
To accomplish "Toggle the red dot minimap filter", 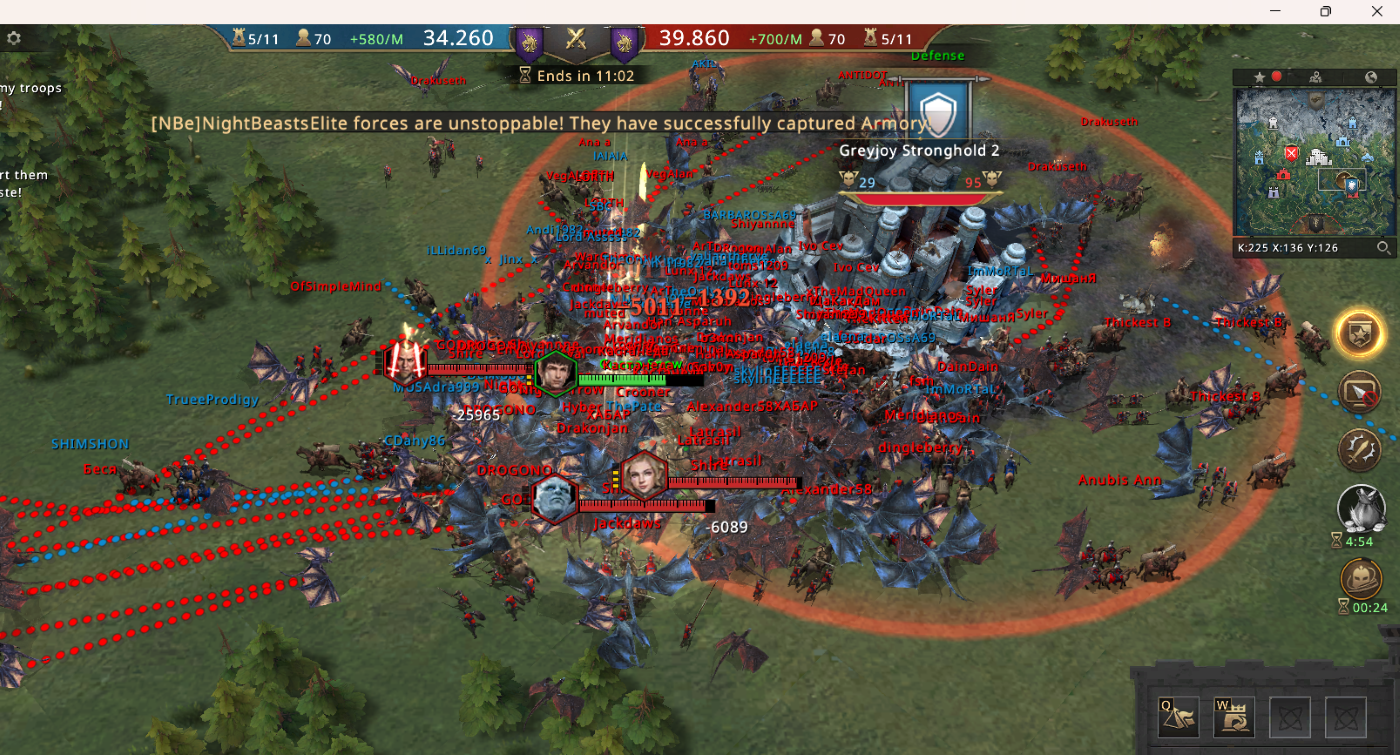I will (x=1277, y=77).
